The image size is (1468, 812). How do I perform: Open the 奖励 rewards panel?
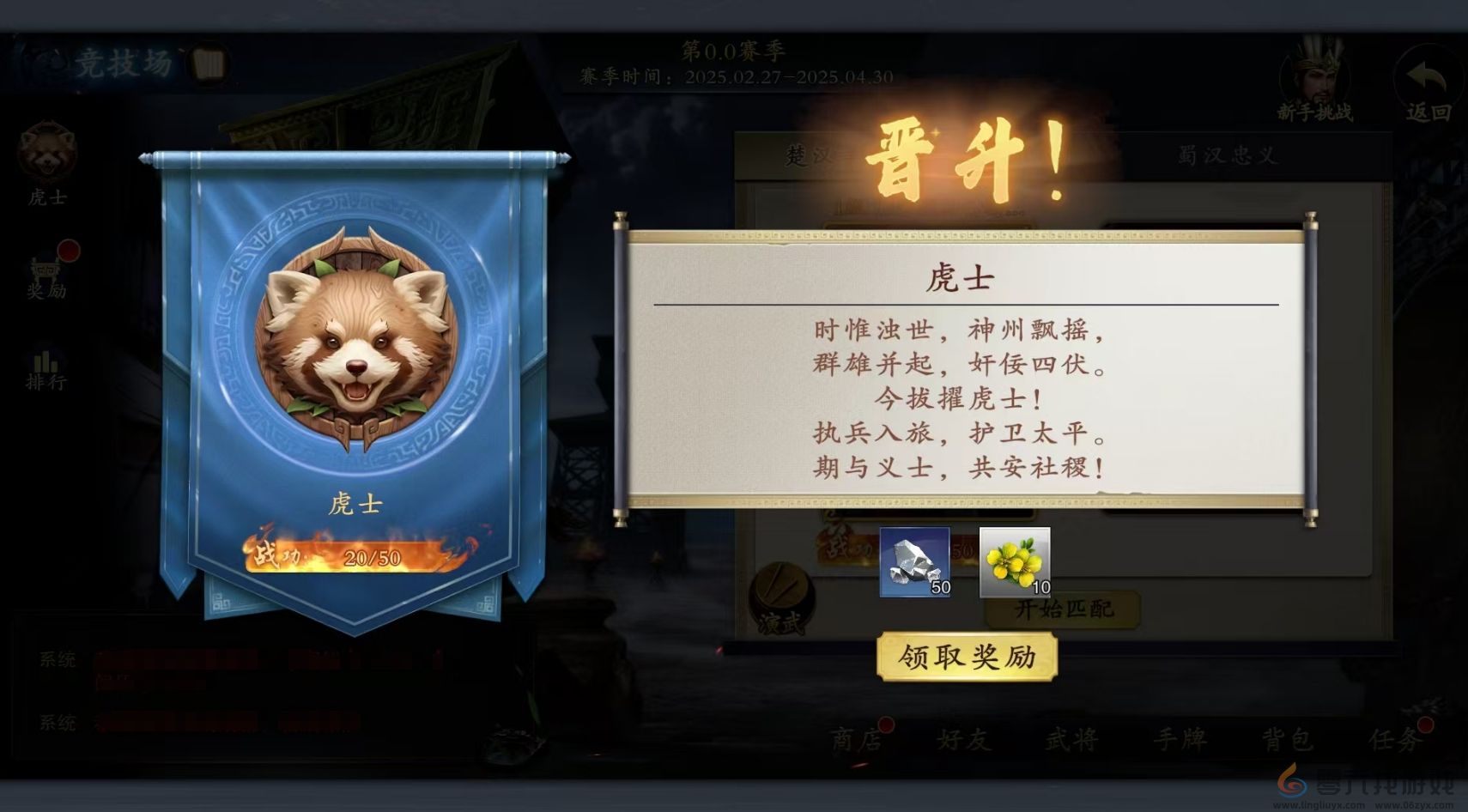pyautogui.click(x=45, y=273)
